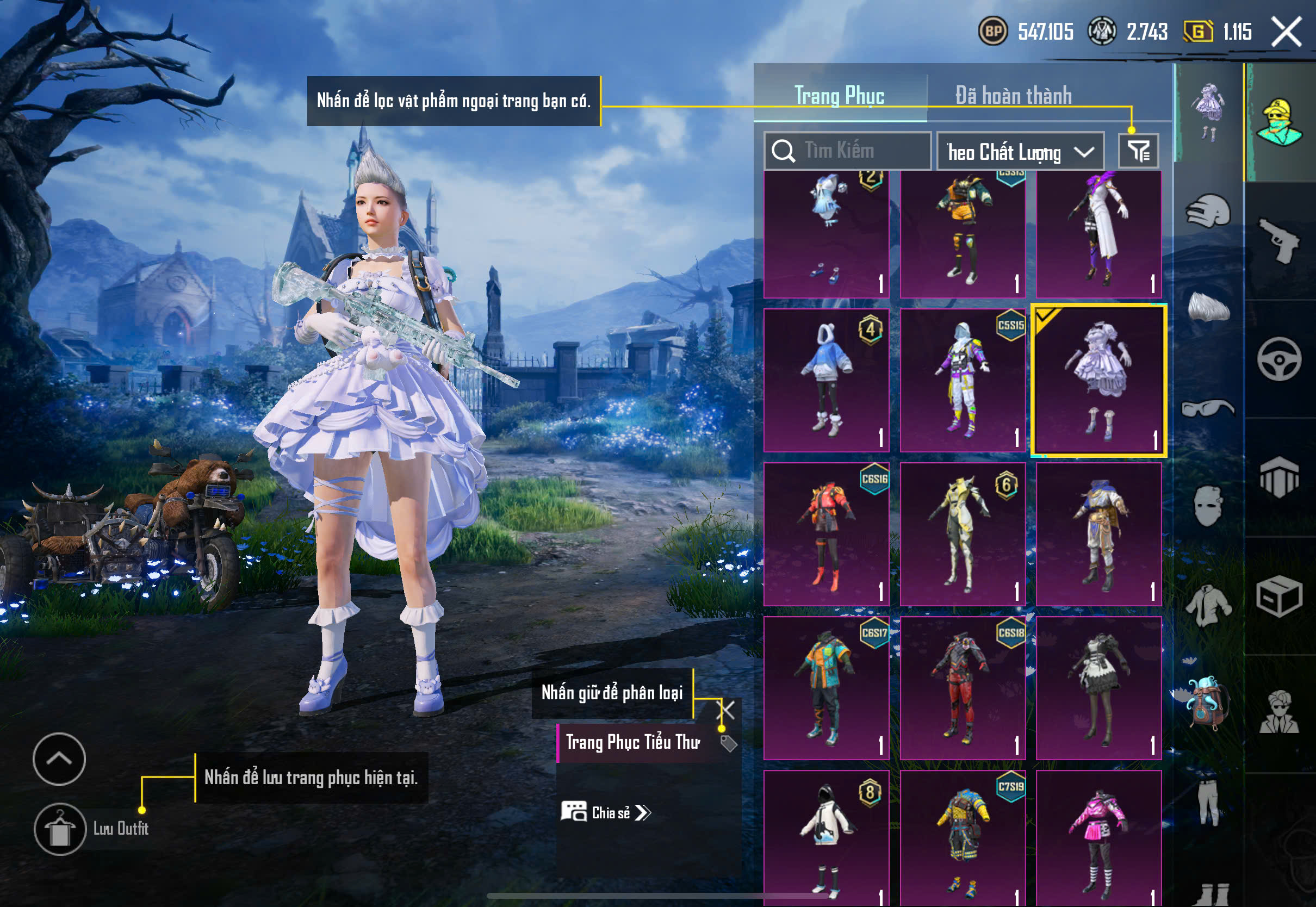This screenshot has width=1316, height=907.
Task: Open the Theo Chất Lượng sort dropdown
Action: coord(1020,152)
